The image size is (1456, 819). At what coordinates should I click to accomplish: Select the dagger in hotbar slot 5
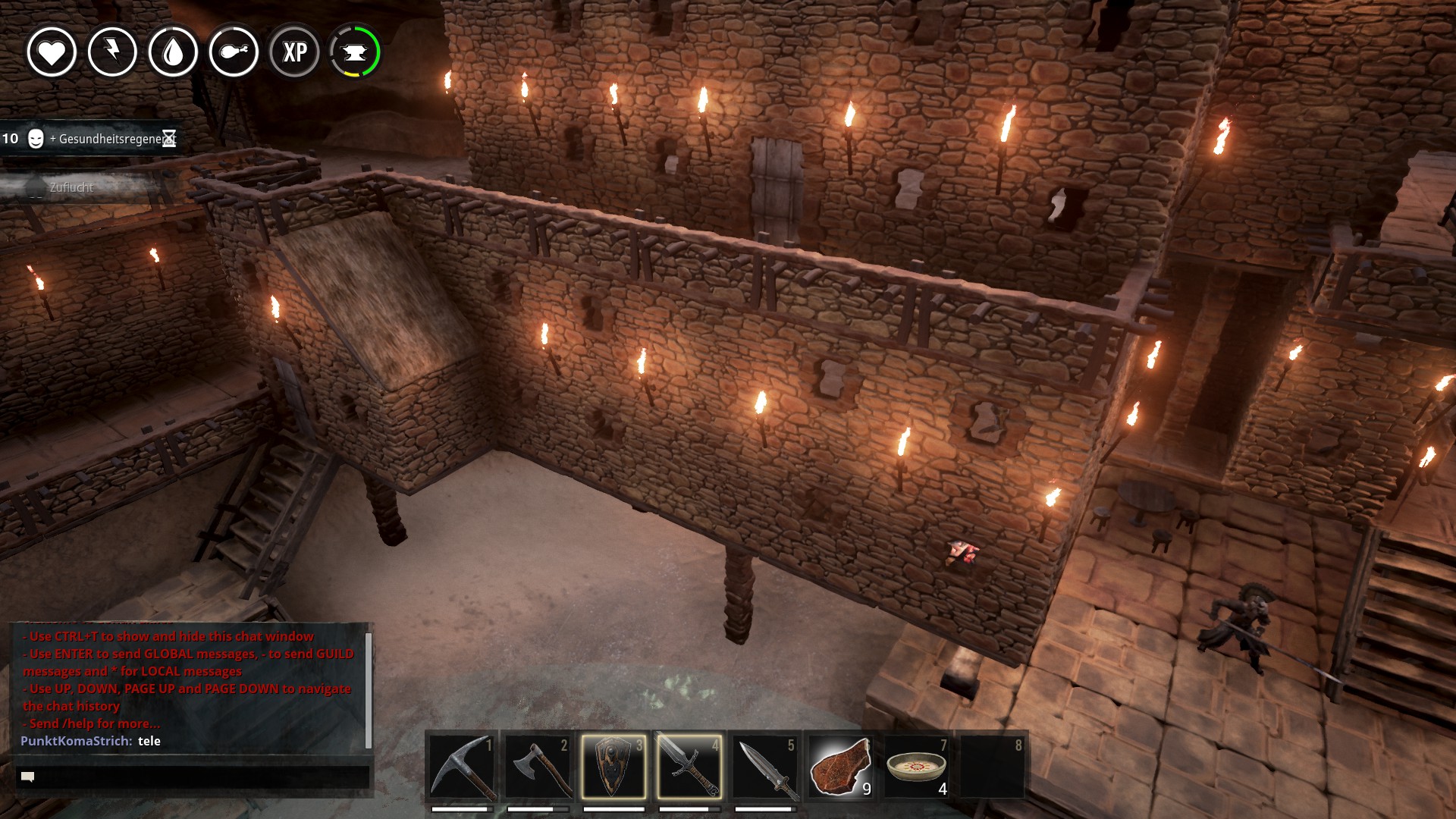click(x=765, y=766)
